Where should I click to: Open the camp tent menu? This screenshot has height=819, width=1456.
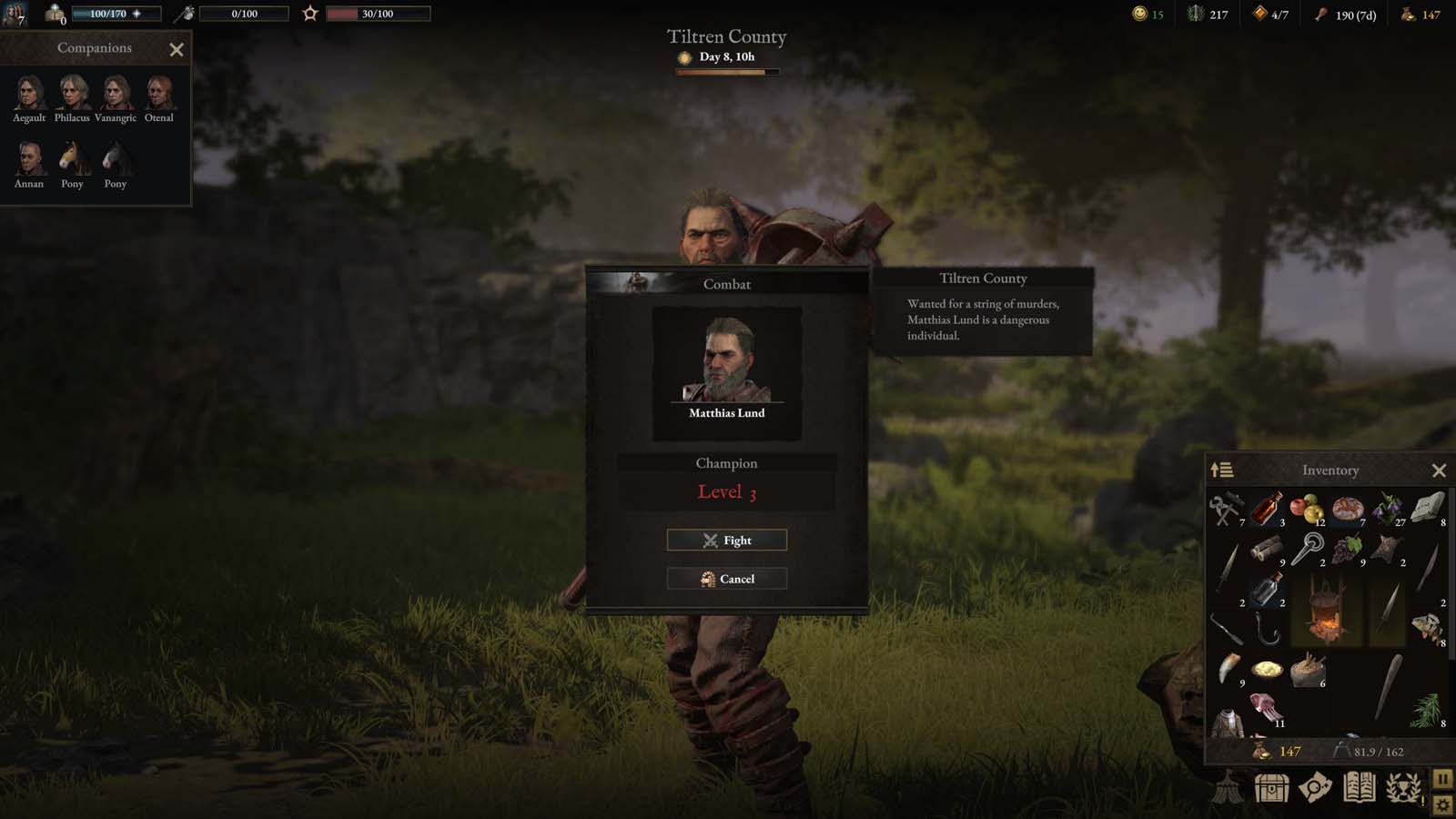1228,787
